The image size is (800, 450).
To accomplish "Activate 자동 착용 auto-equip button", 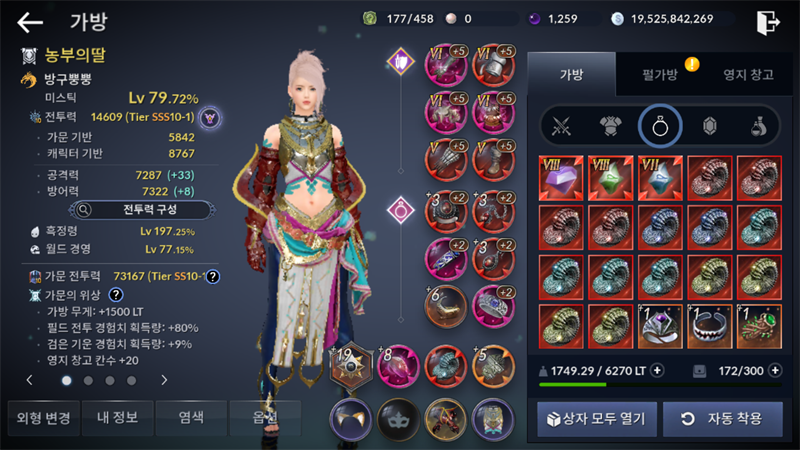I will tap(722, 418).
